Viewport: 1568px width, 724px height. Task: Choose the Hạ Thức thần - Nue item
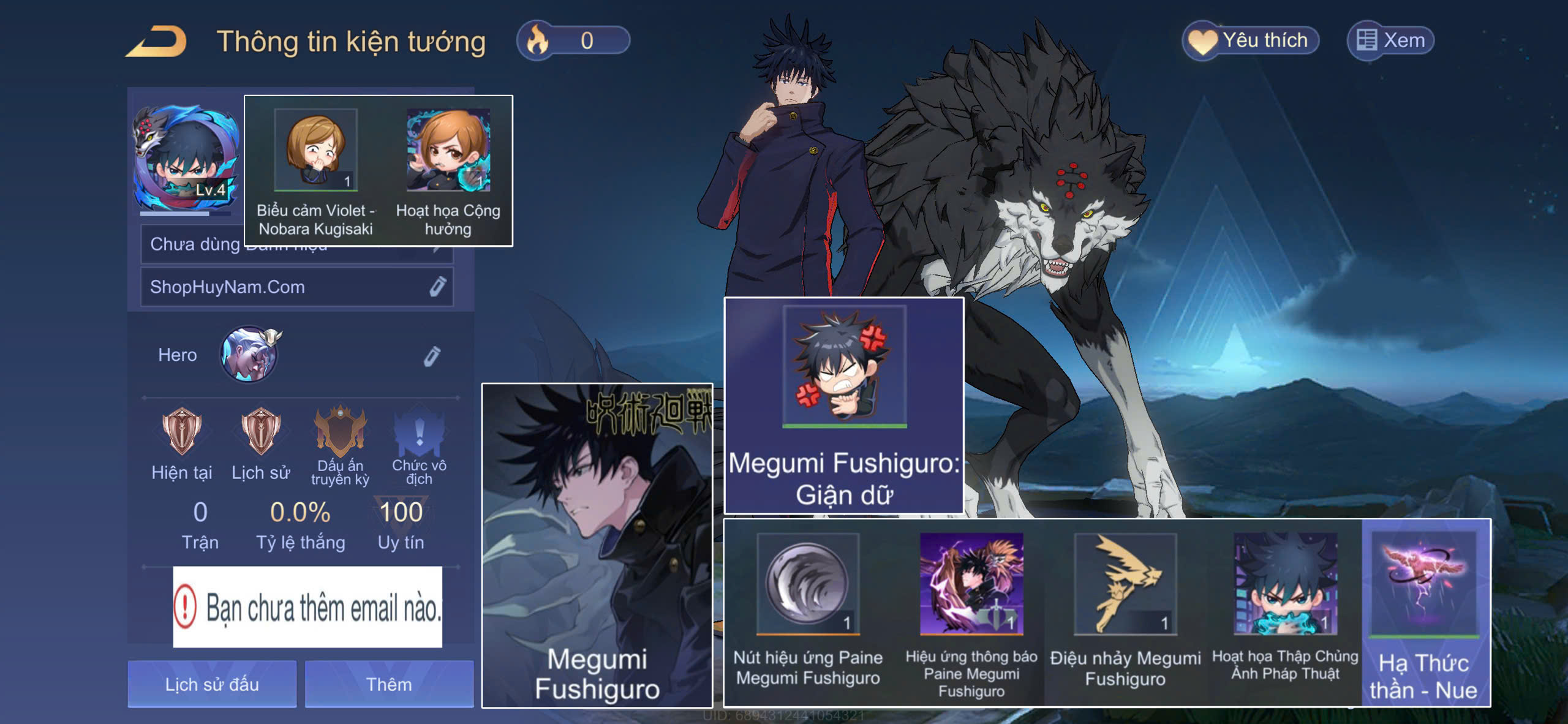pos(1424,584)
